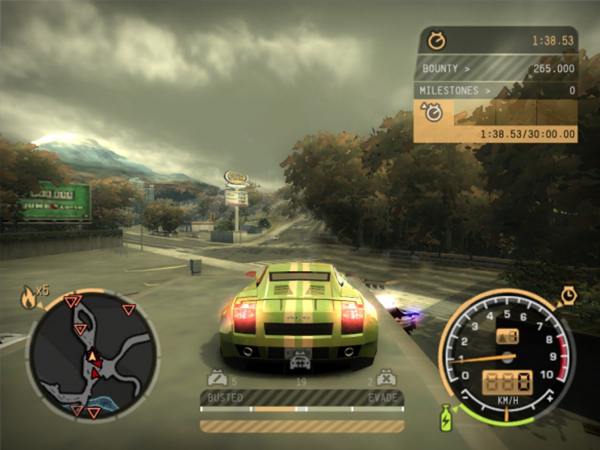Click the stopwatch icon beside pursuit time

tap(436, 41)
